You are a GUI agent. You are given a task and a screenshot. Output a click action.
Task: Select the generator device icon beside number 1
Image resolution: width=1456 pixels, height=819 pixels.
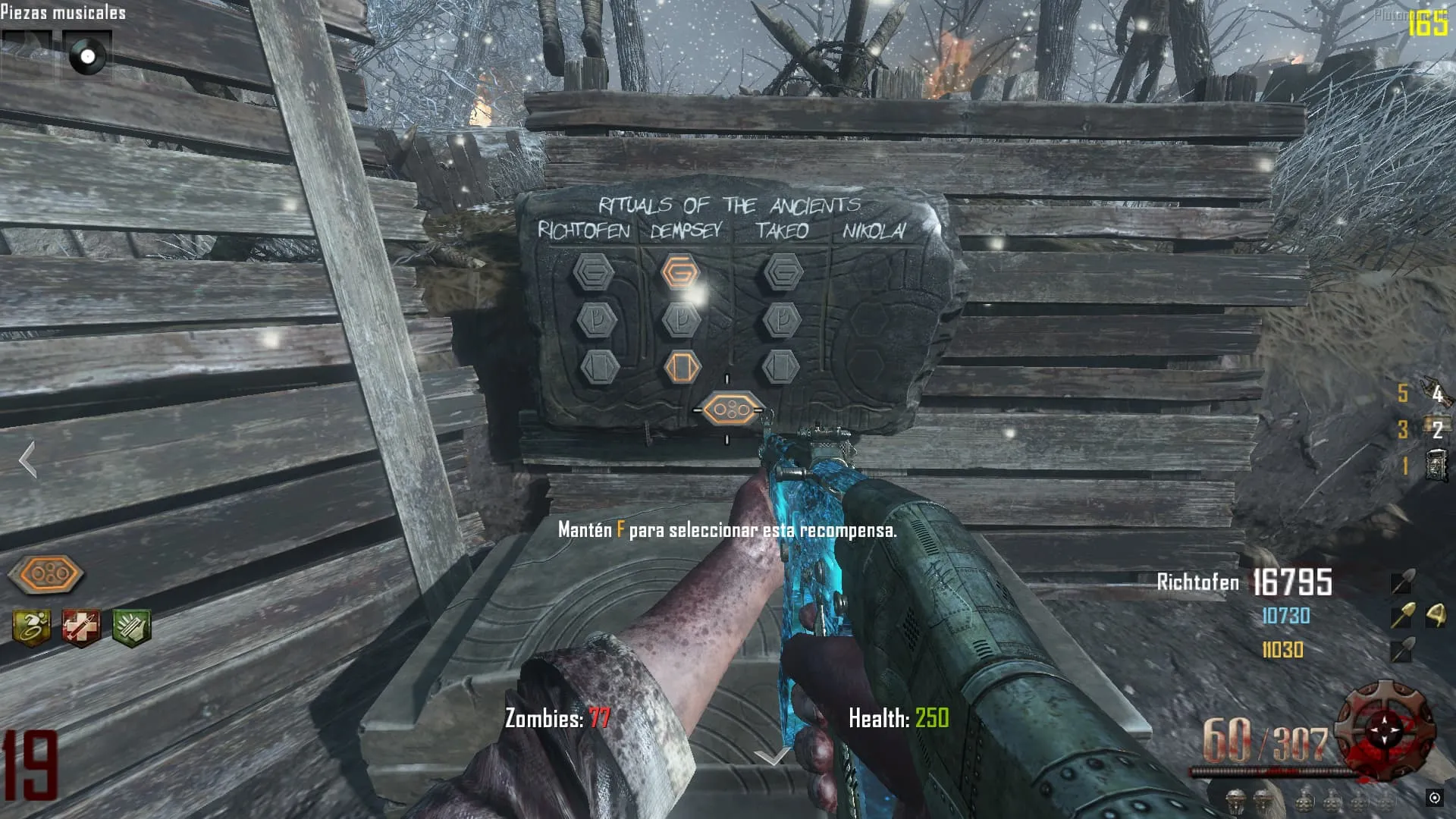1436,466
